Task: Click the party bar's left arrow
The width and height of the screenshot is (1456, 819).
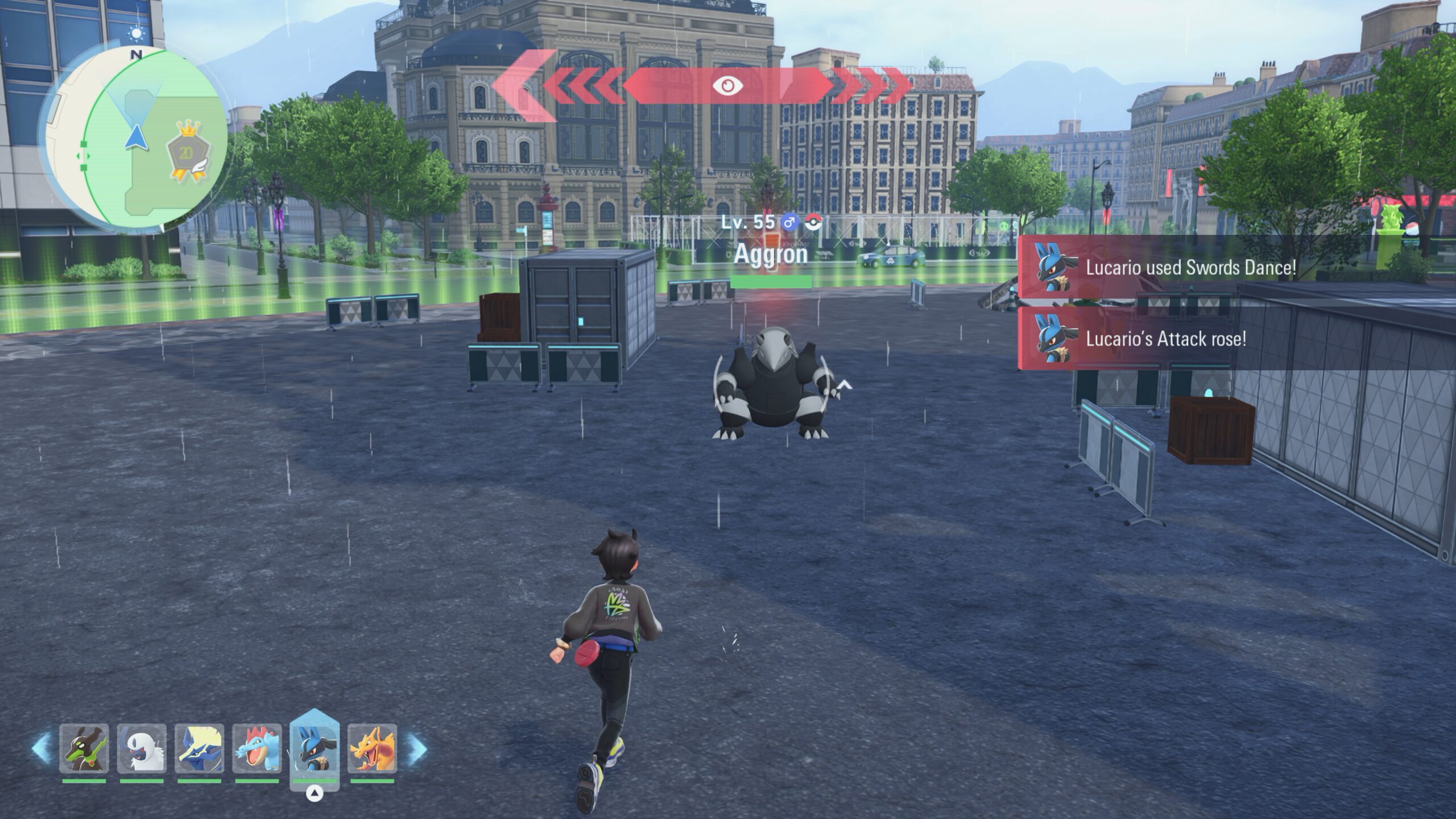Action: pos(41,748)
